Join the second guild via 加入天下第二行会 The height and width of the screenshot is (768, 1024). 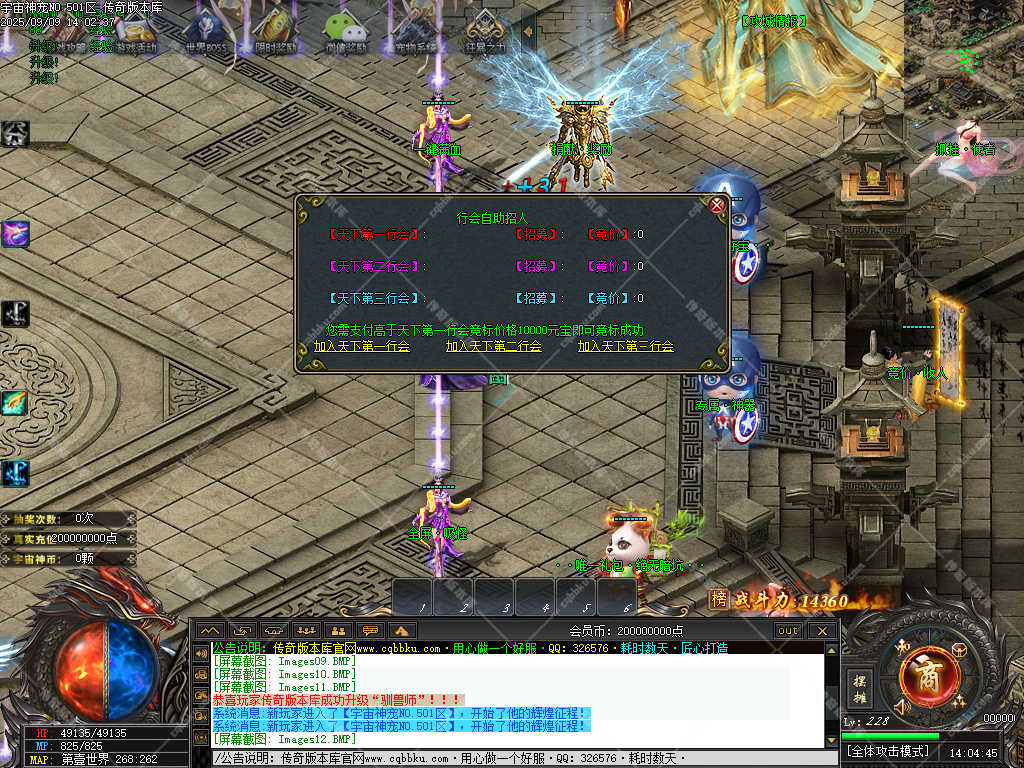(x=493, y=346)
